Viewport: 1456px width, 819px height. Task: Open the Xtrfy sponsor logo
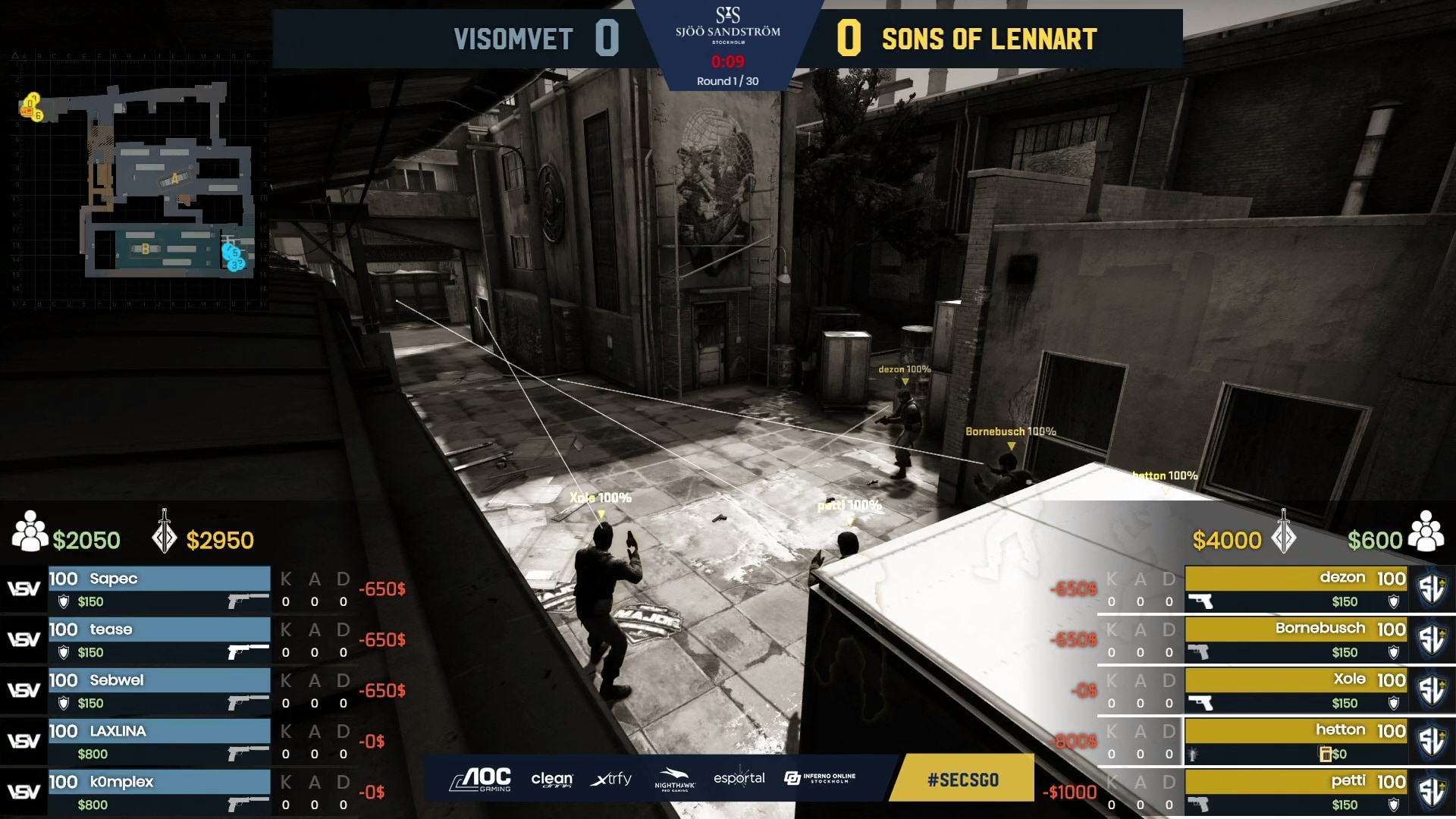[611, 780]
